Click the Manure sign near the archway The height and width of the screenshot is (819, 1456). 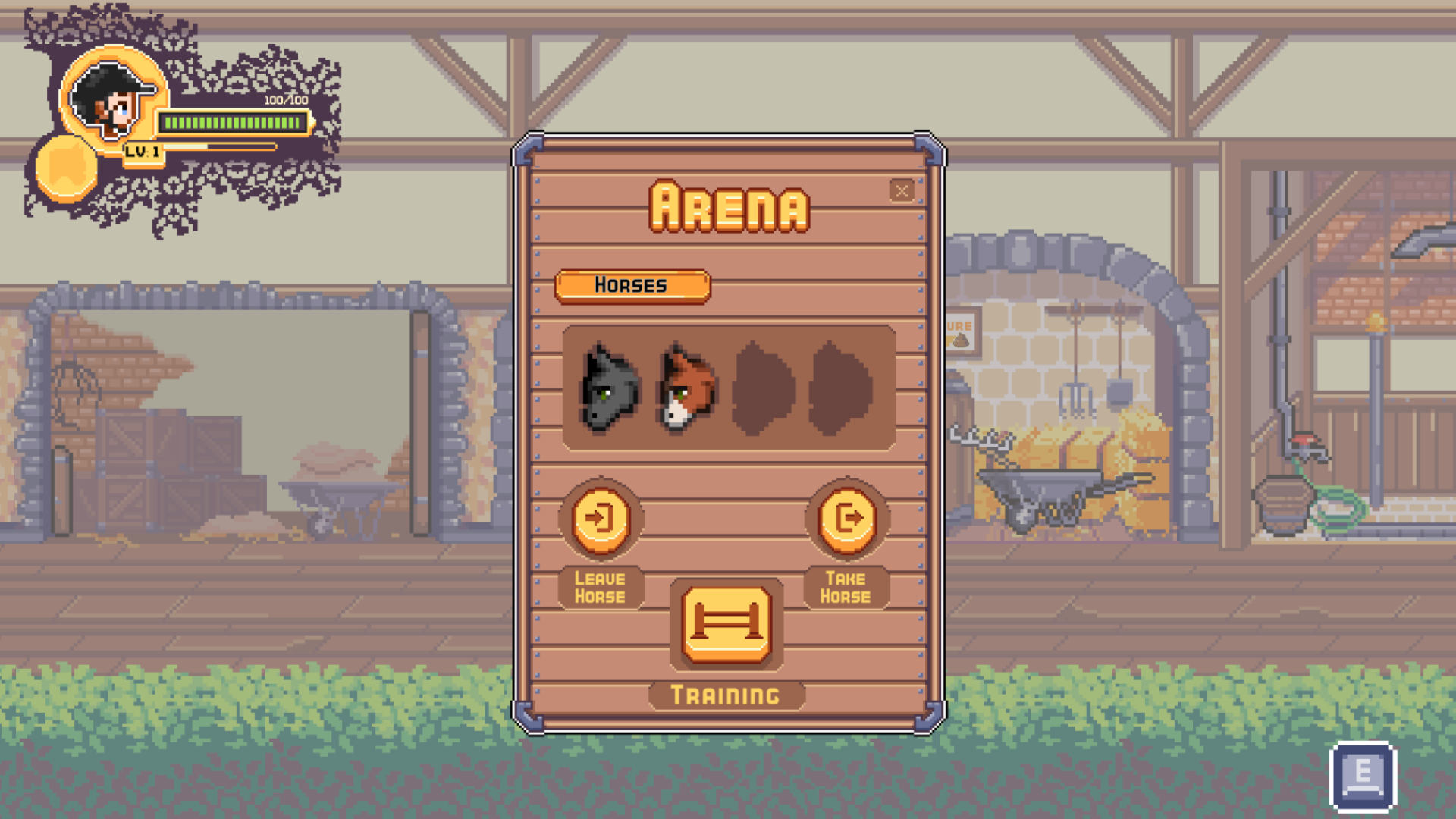960,330
